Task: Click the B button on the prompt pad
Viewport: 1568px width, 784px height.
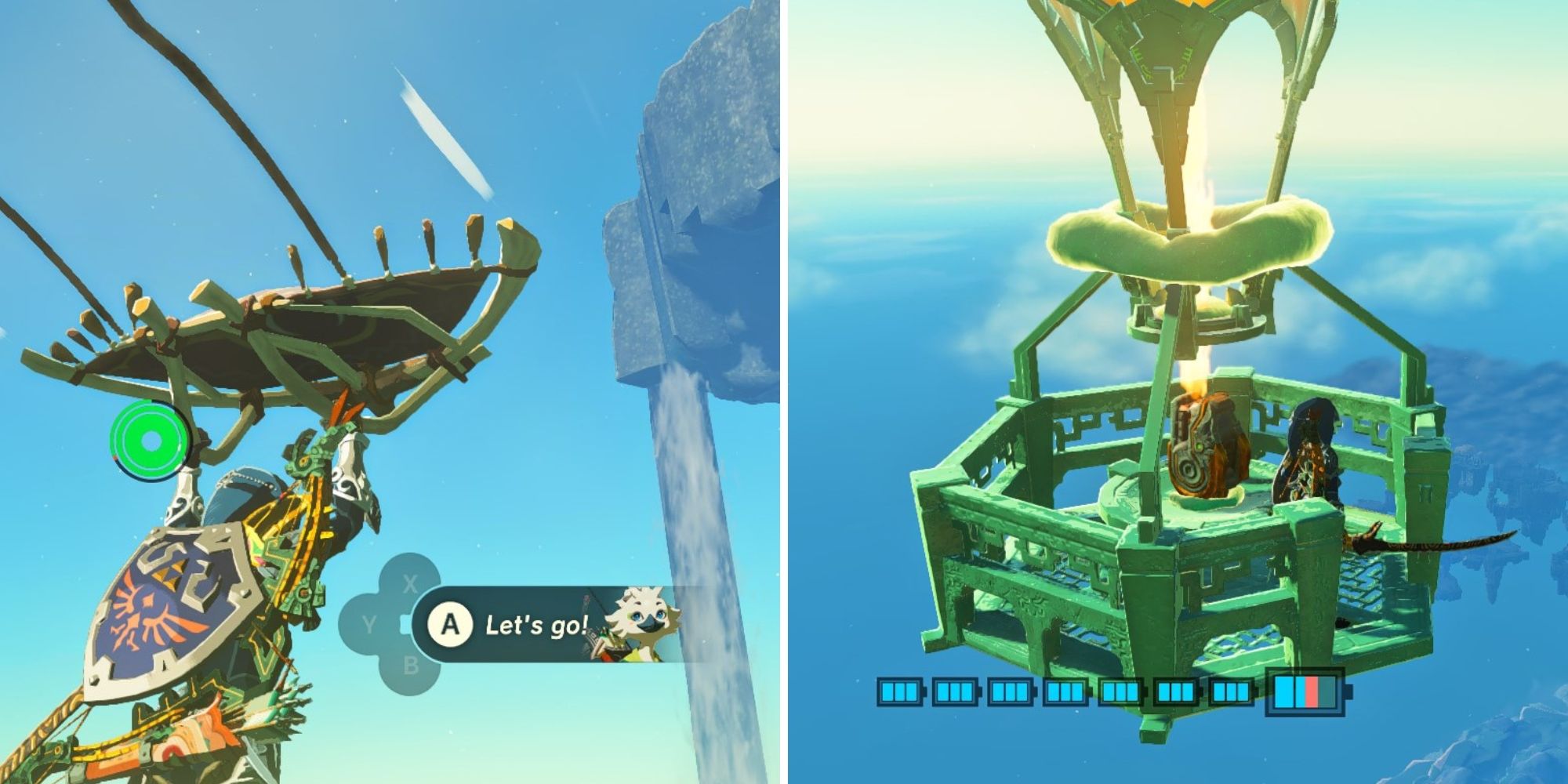Action: (412, 666)
